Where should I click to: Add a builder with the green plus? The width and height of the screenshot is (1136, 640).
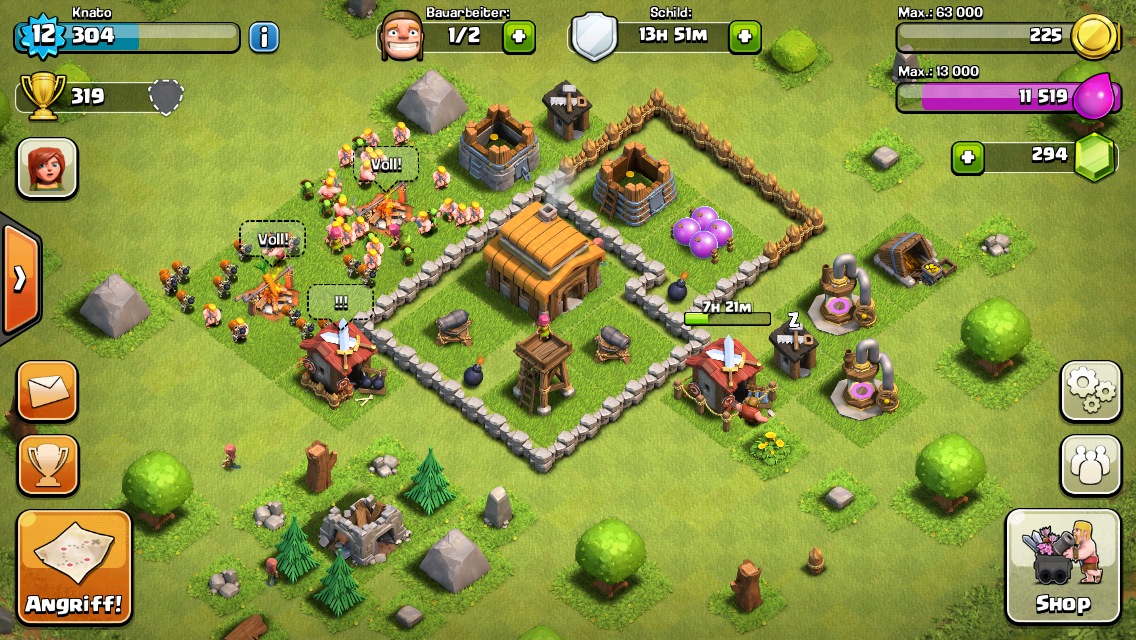(x=518, y=37)
